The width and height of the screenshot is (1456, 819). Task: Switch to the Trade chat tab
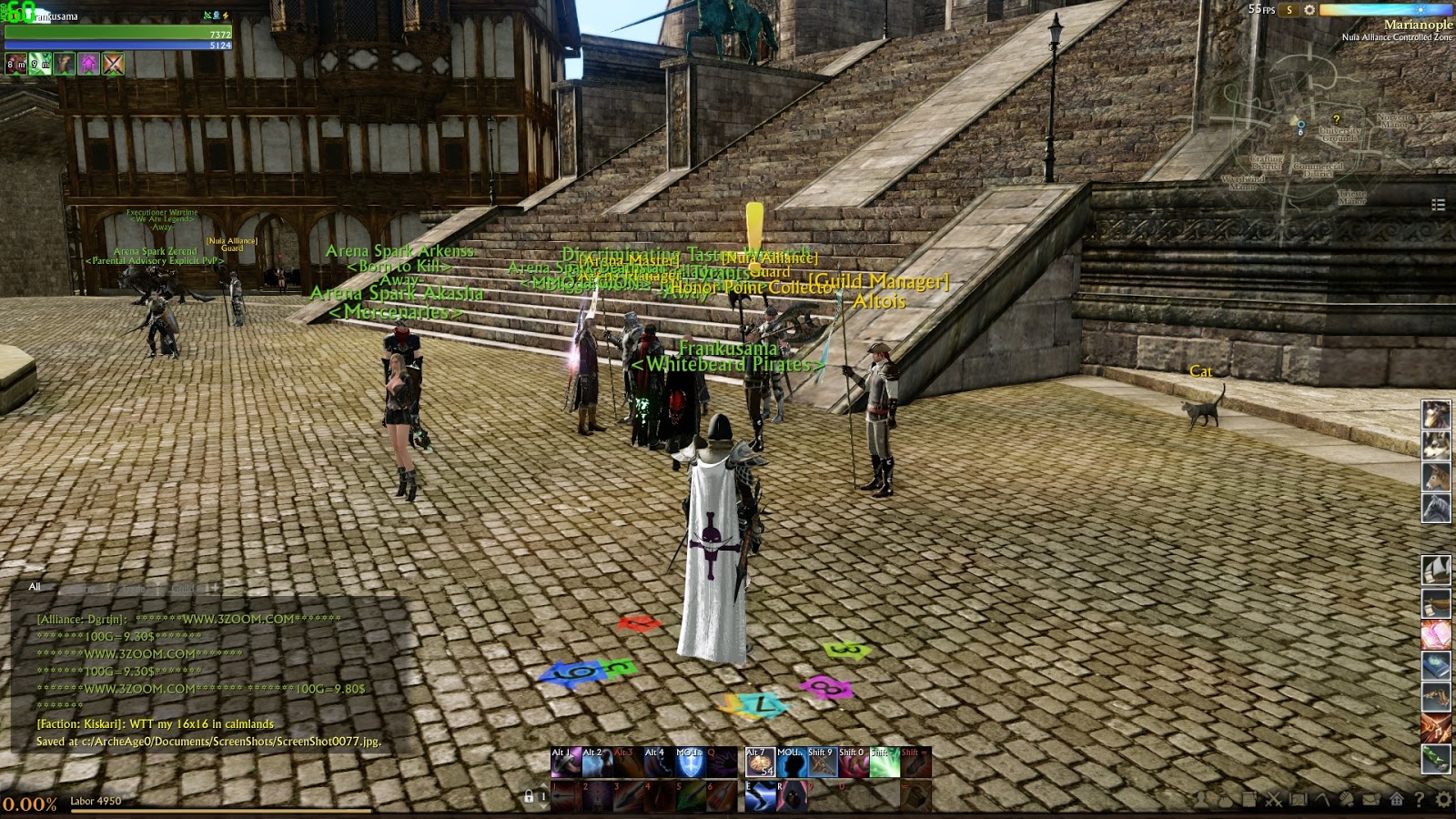click(134, 588)
